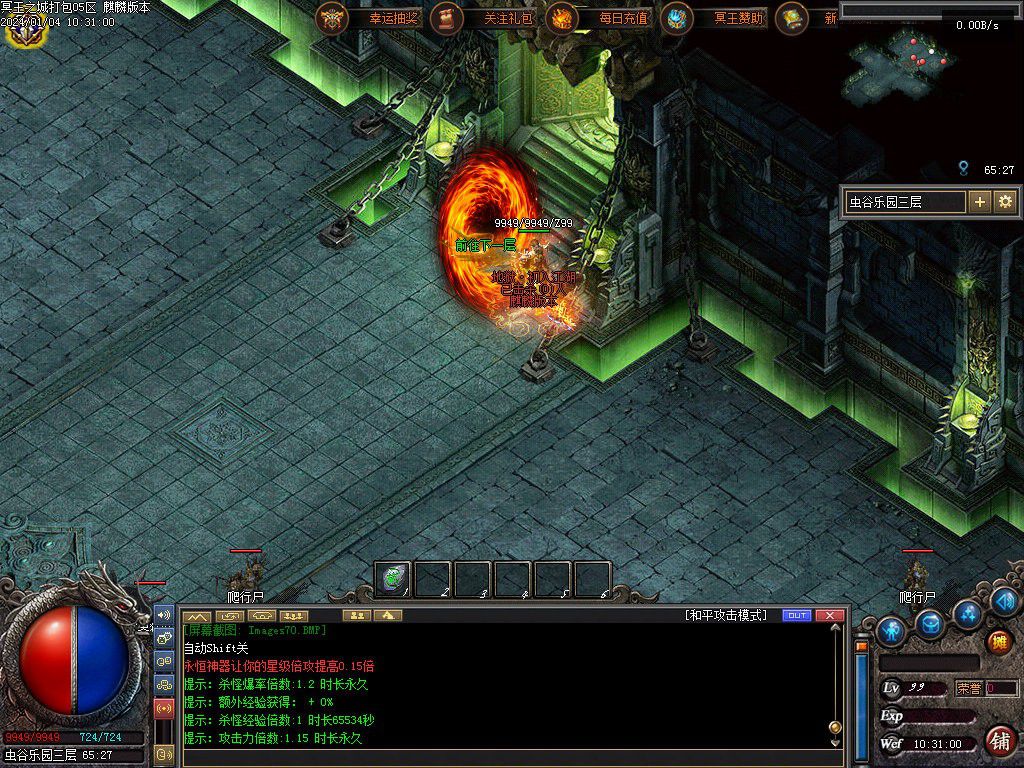Click the first chat channel tab
1024x768 pixels.
tap(198, 615)
